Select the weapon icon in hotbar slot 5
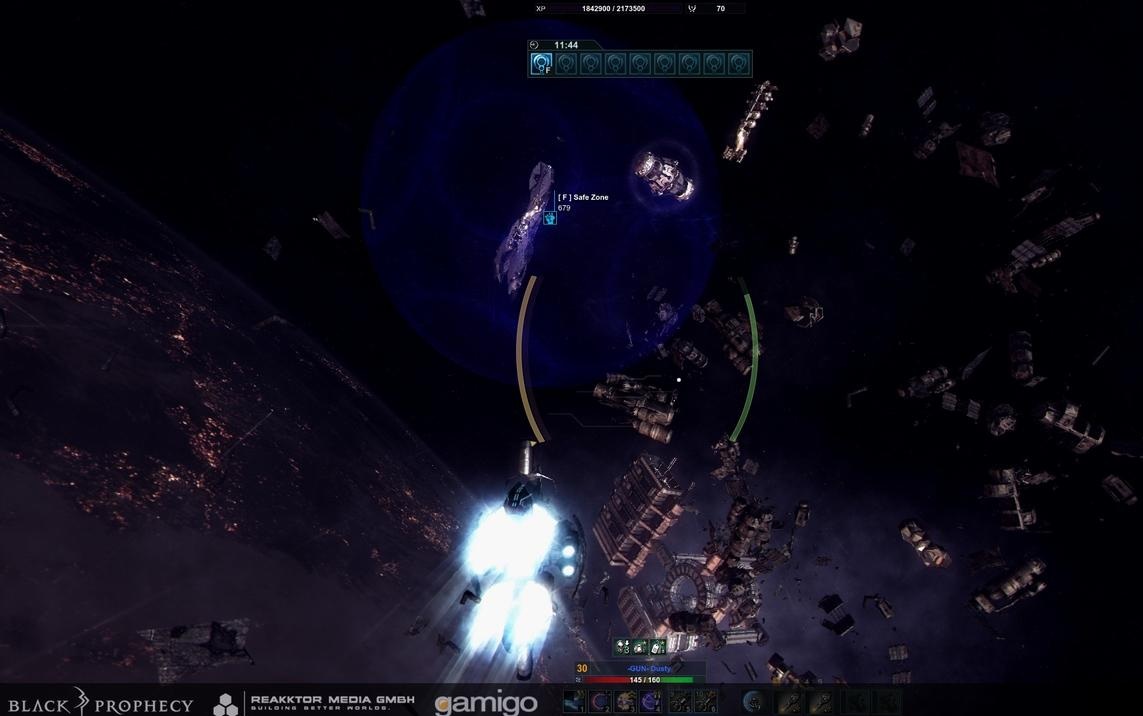The image size is (1143, 716). (679, 702)
